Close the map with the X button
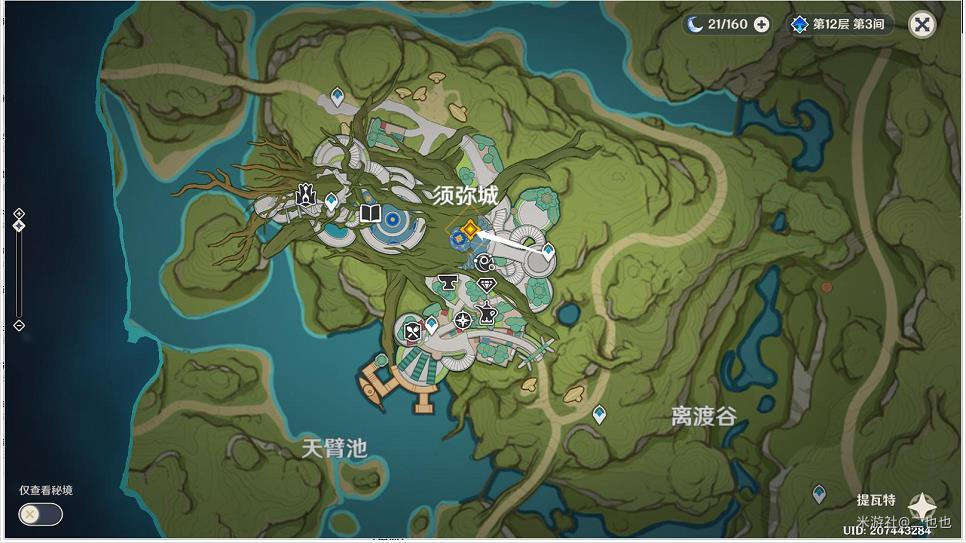Image resolution: width=966 pixels, height=543 pixels. [x=922, y=24]
